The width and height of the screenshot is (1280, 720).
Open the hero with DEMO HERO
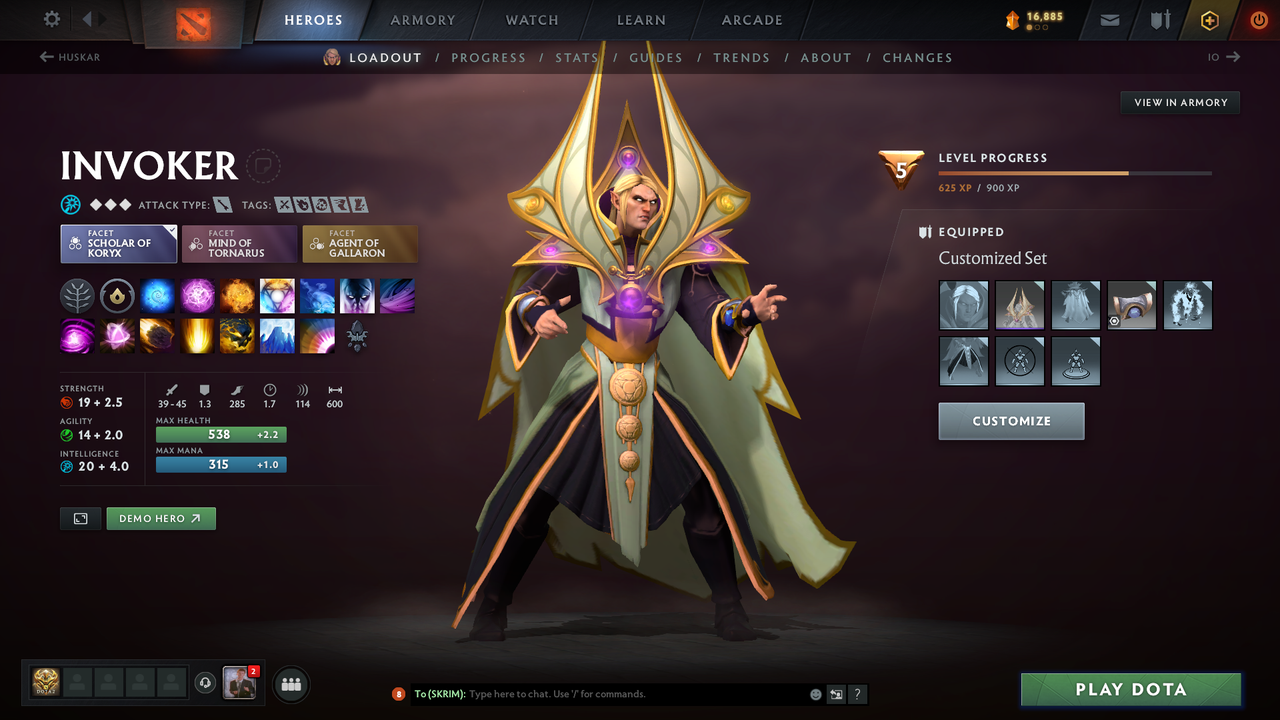click(x=160, y=518)
